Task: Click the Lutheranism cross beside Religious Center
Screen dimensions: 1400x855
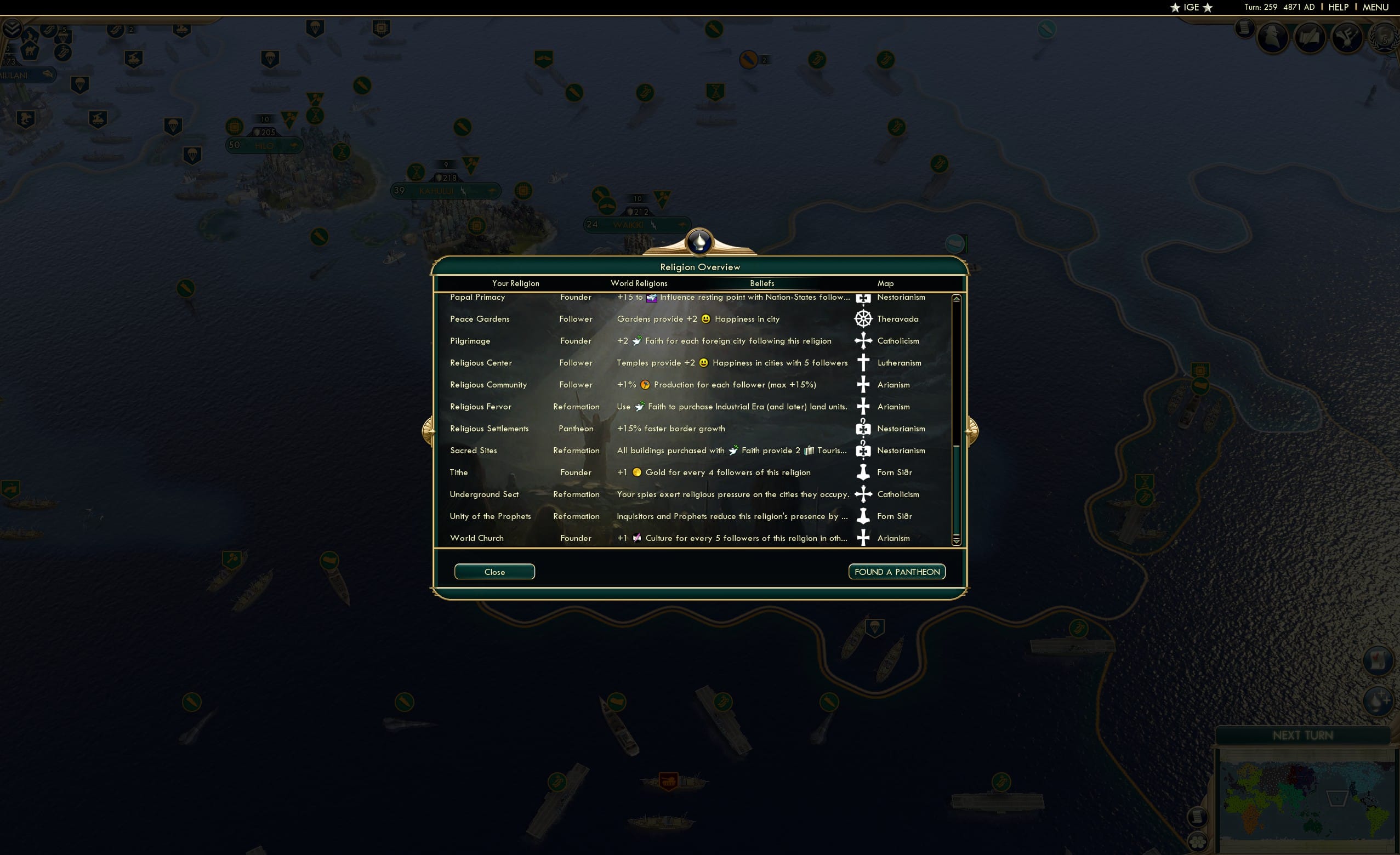Action: (864, 362)
